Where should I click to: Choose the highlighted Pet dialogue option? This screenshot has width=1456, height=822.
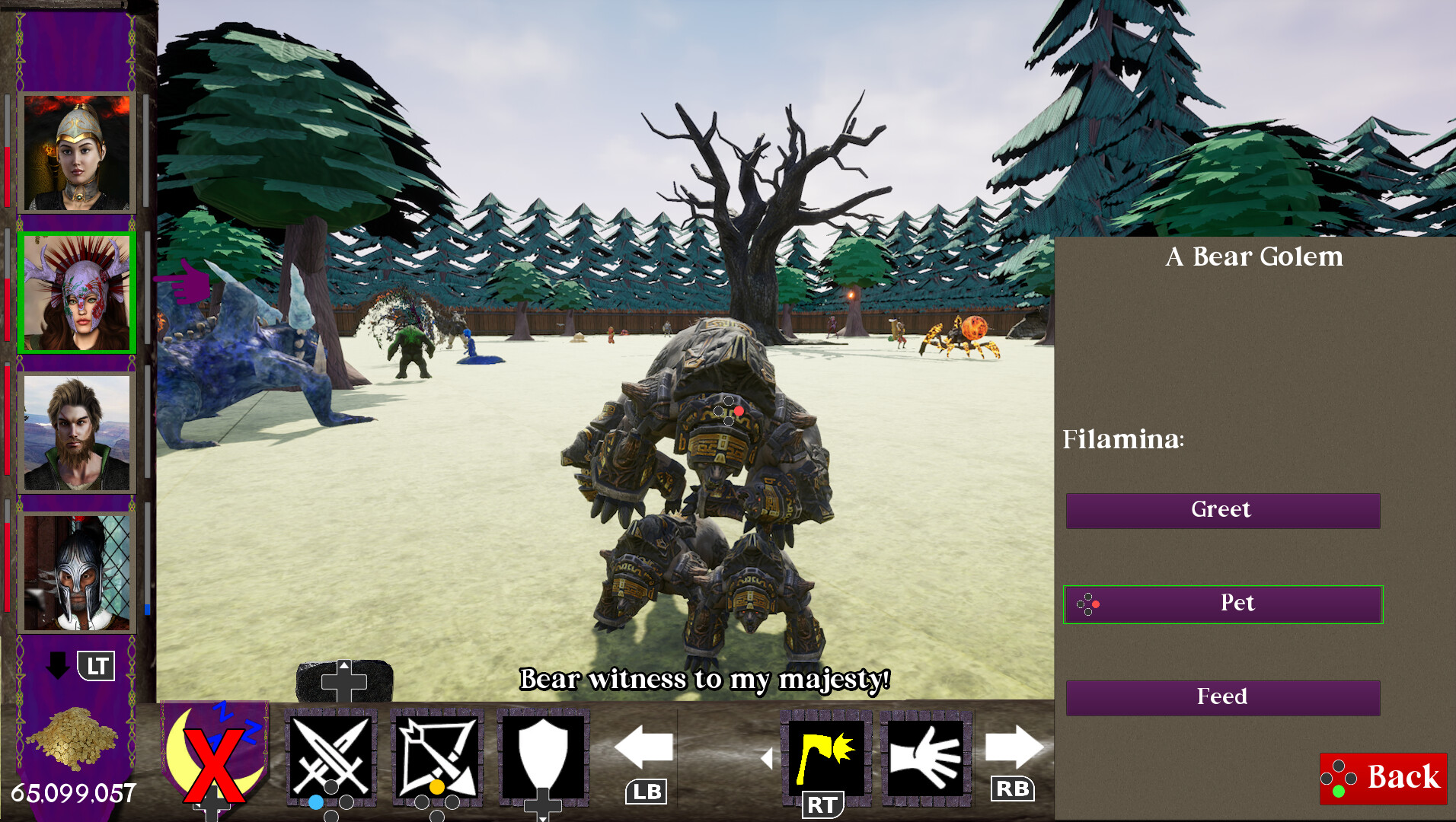coord(1223,604)
